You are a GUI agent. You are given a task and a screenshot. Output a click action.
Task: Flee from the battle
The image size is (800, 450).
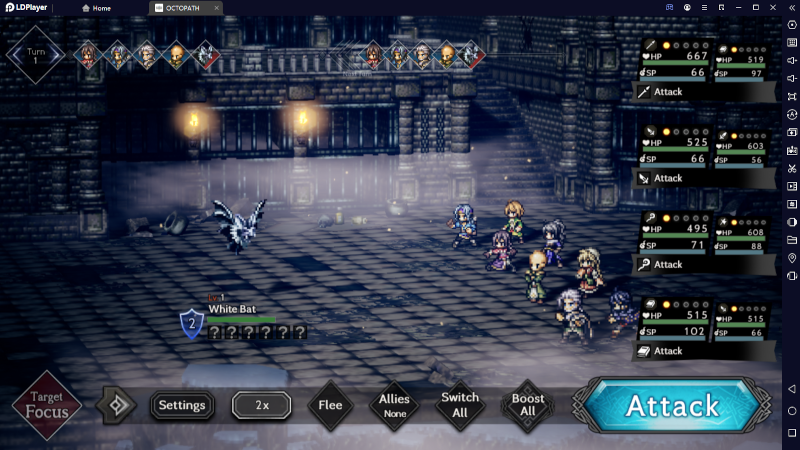(x=330, y=405)
